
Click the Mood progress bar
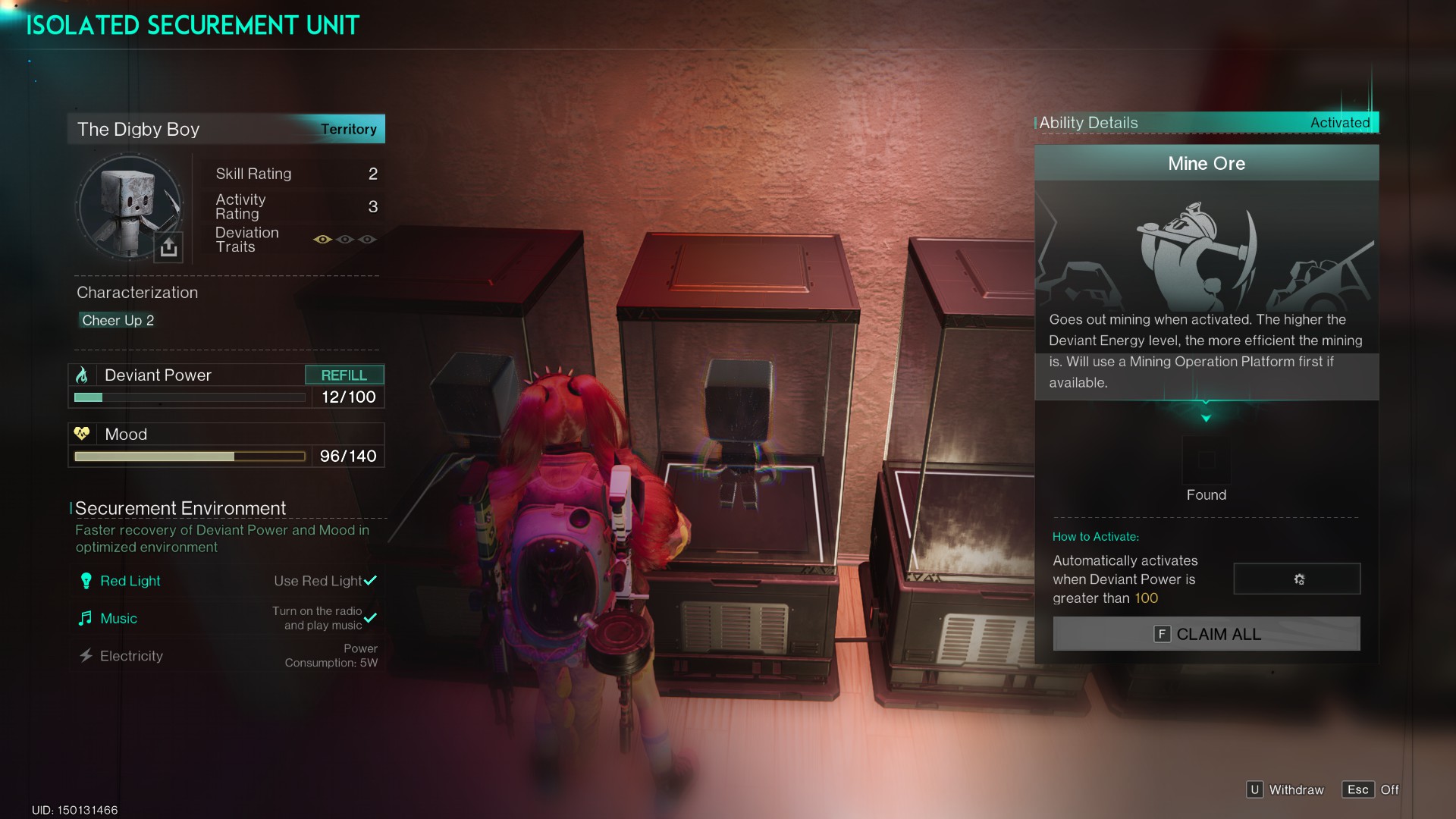coord(188,456)
